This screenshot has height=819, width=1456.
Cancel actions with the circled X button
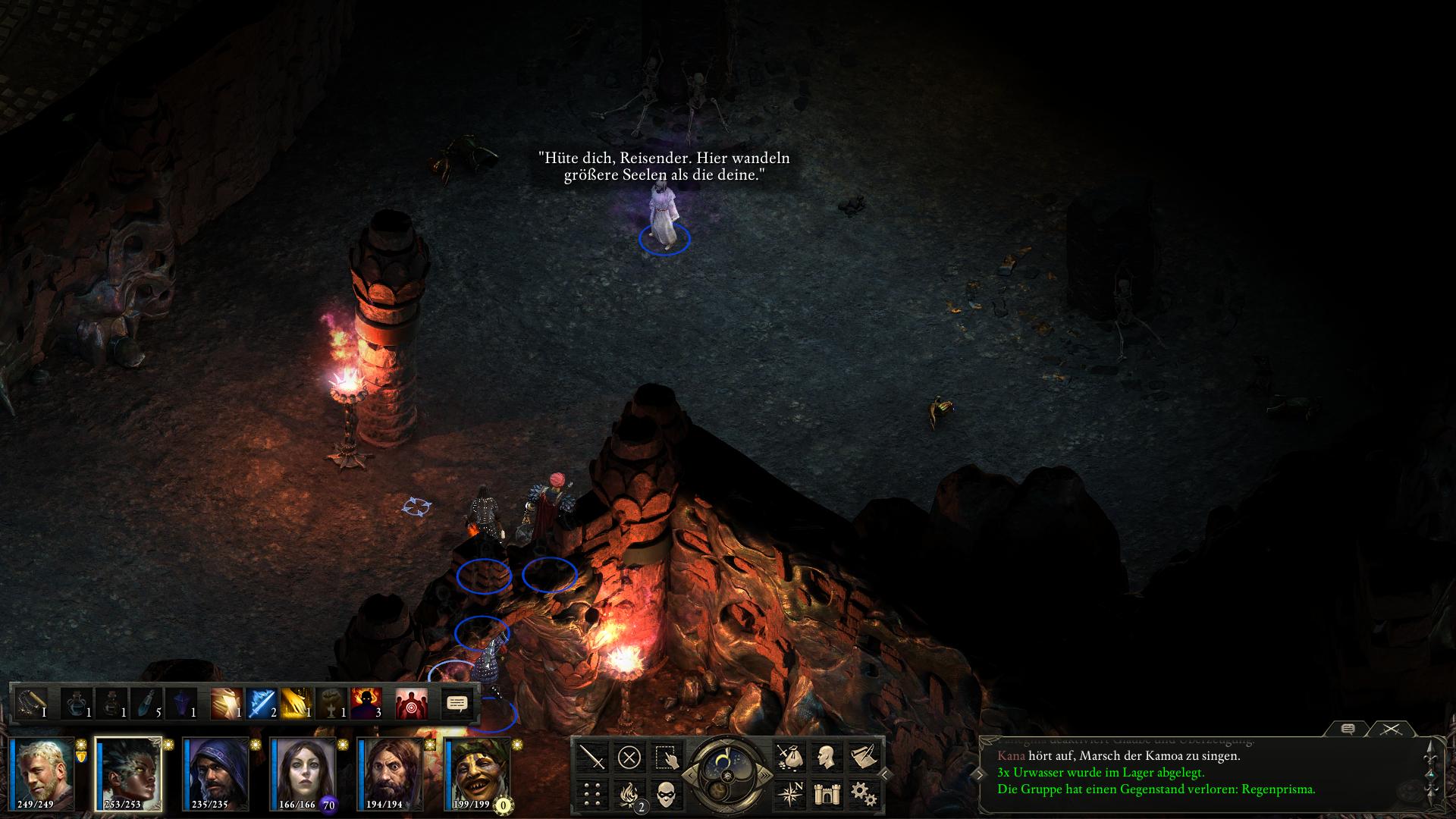point(629,757)
